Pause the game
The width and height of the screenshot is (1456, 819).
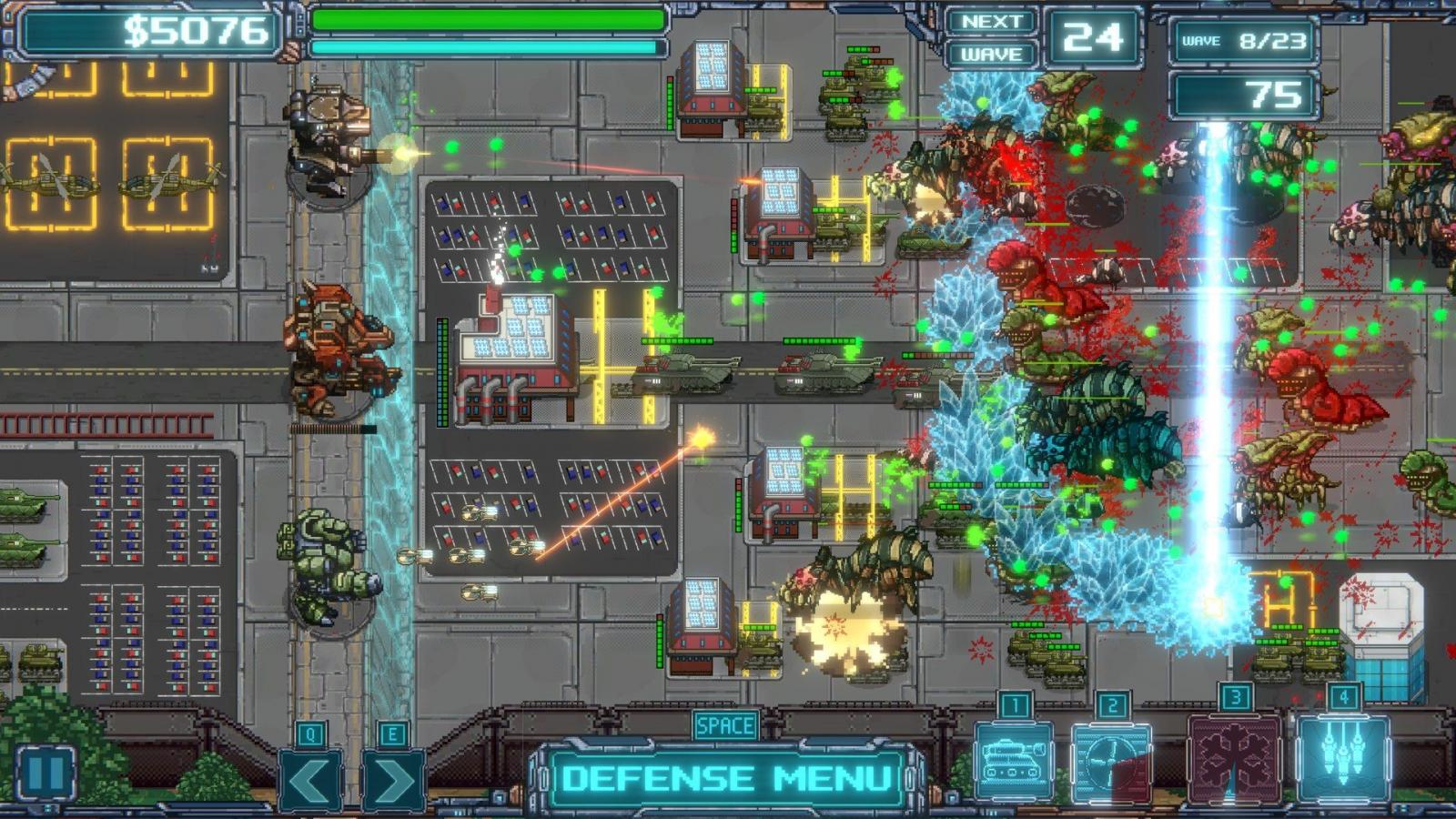pos(46,773)
